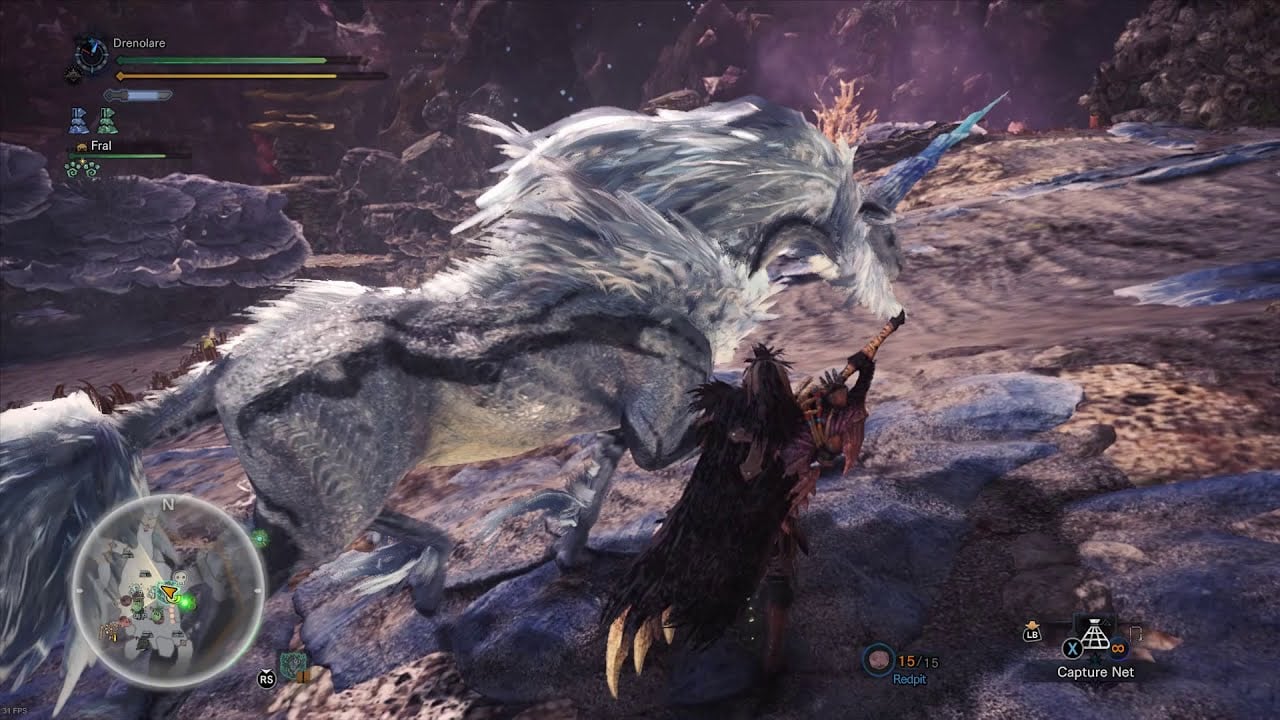Click the weapon sharpness gauge
The image size is (1280, 720).
137,94
